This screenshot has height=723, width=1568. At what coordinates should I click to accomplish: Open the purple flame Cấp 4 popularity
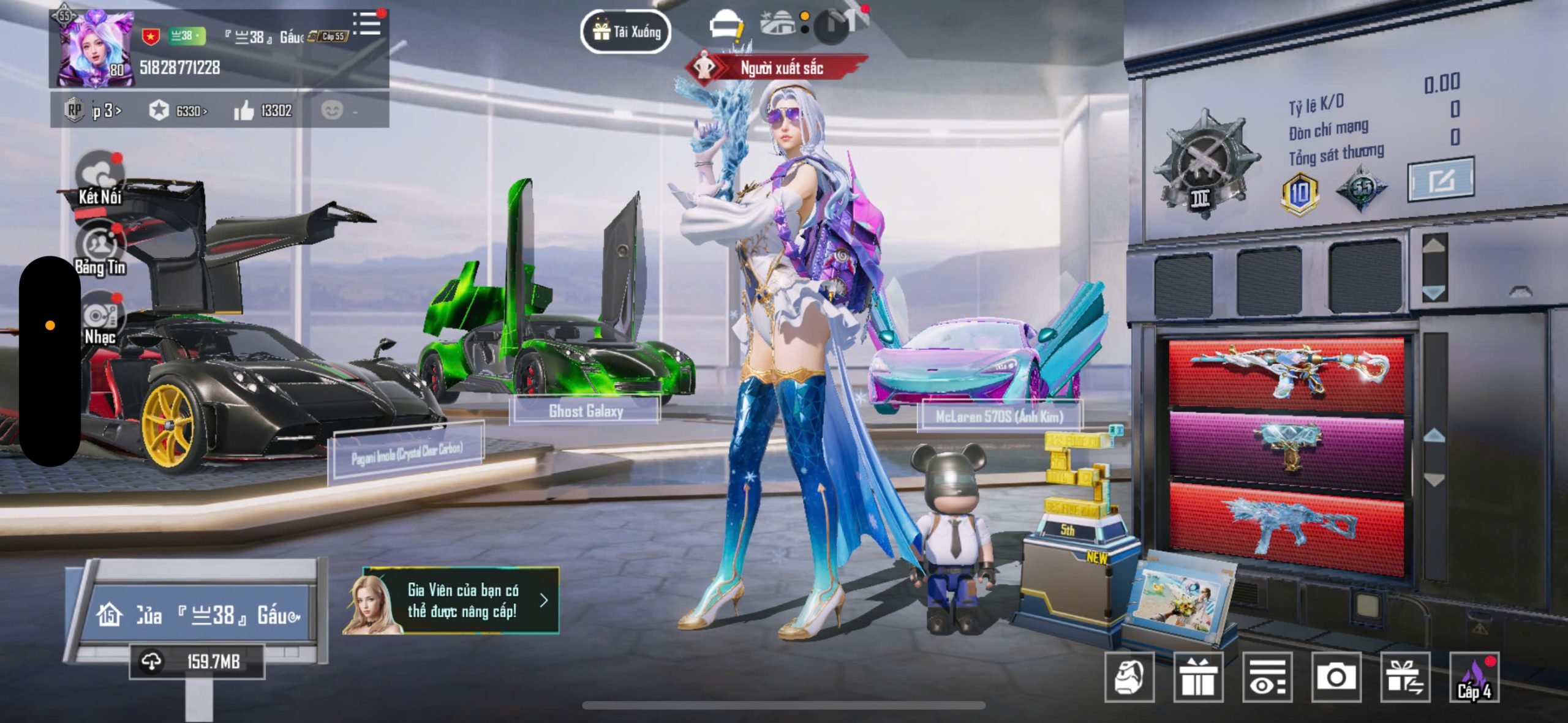(x=1474, y=677)
